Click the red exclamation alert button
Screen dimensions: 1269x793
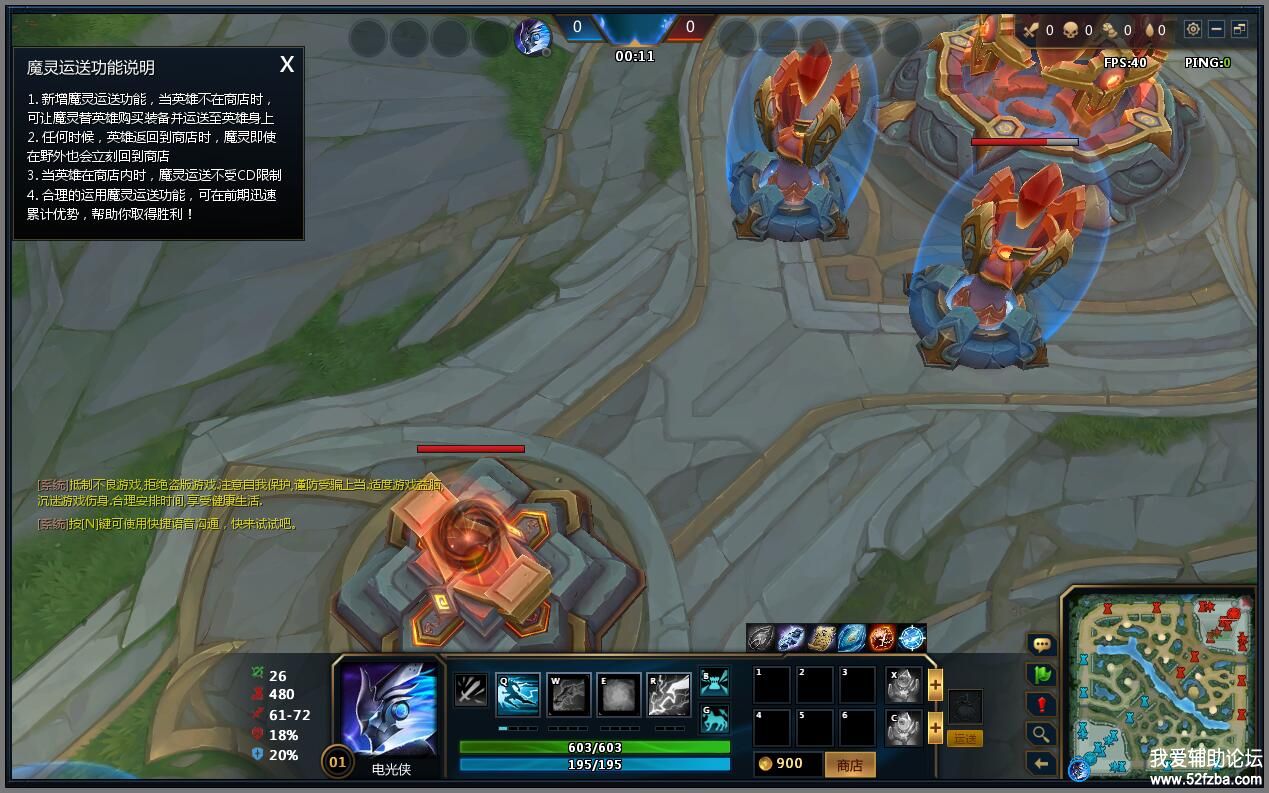[1041, 704]
